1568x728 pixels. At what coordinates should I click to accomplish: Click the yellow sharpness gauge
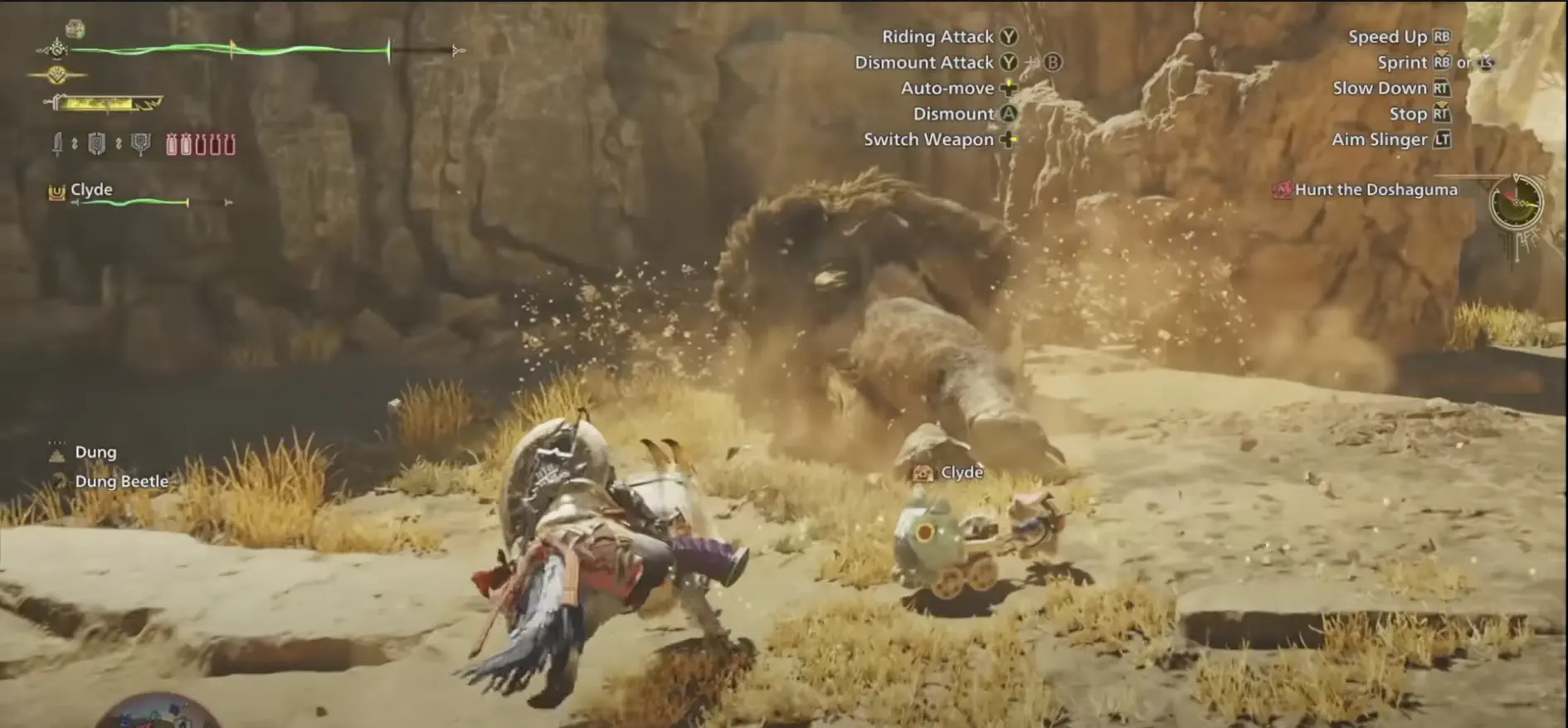[x=100, y=104]
